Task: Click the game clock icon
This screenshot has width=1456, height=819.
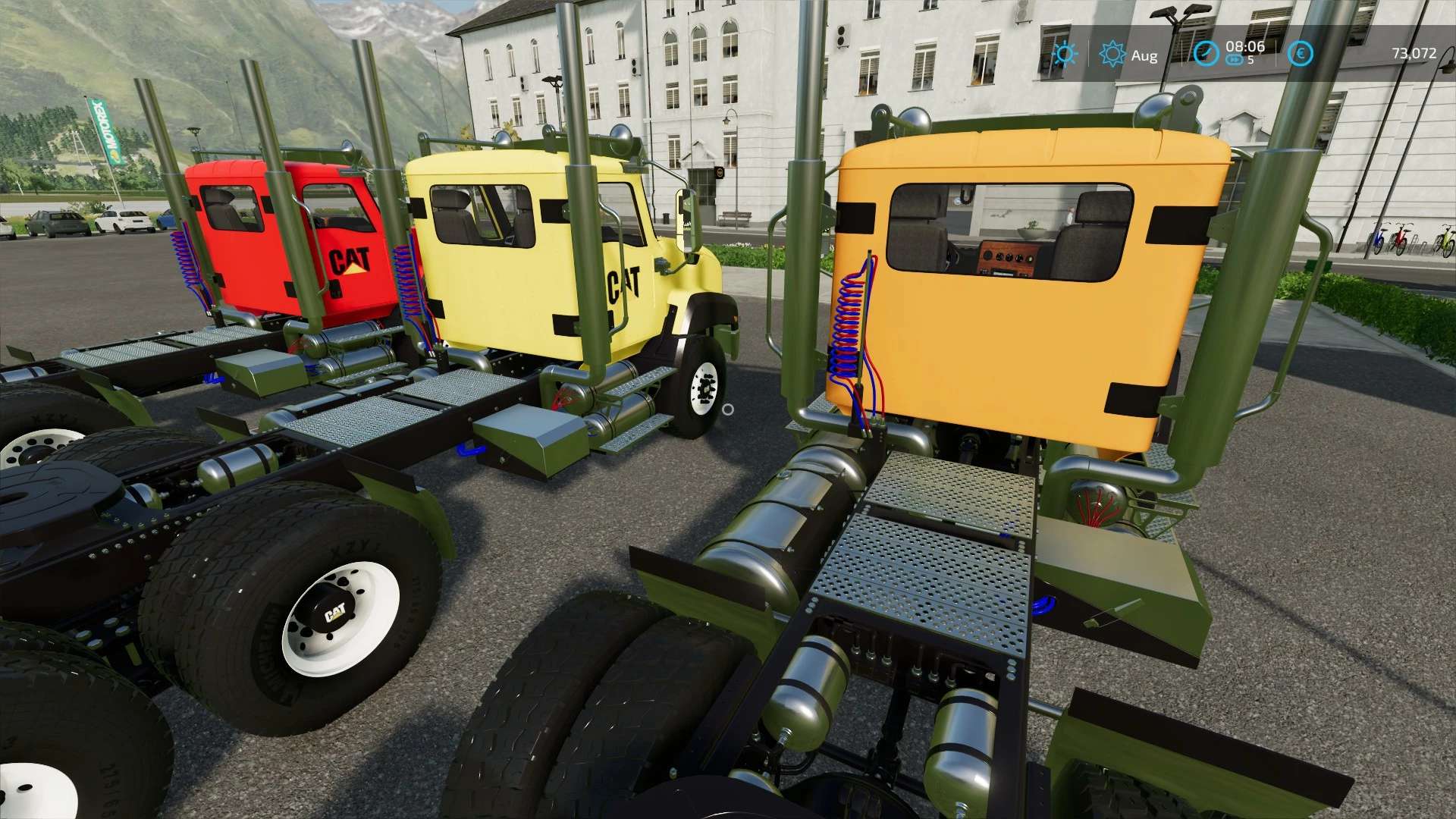Action: pyautogui.click(x=1205, y=54)
